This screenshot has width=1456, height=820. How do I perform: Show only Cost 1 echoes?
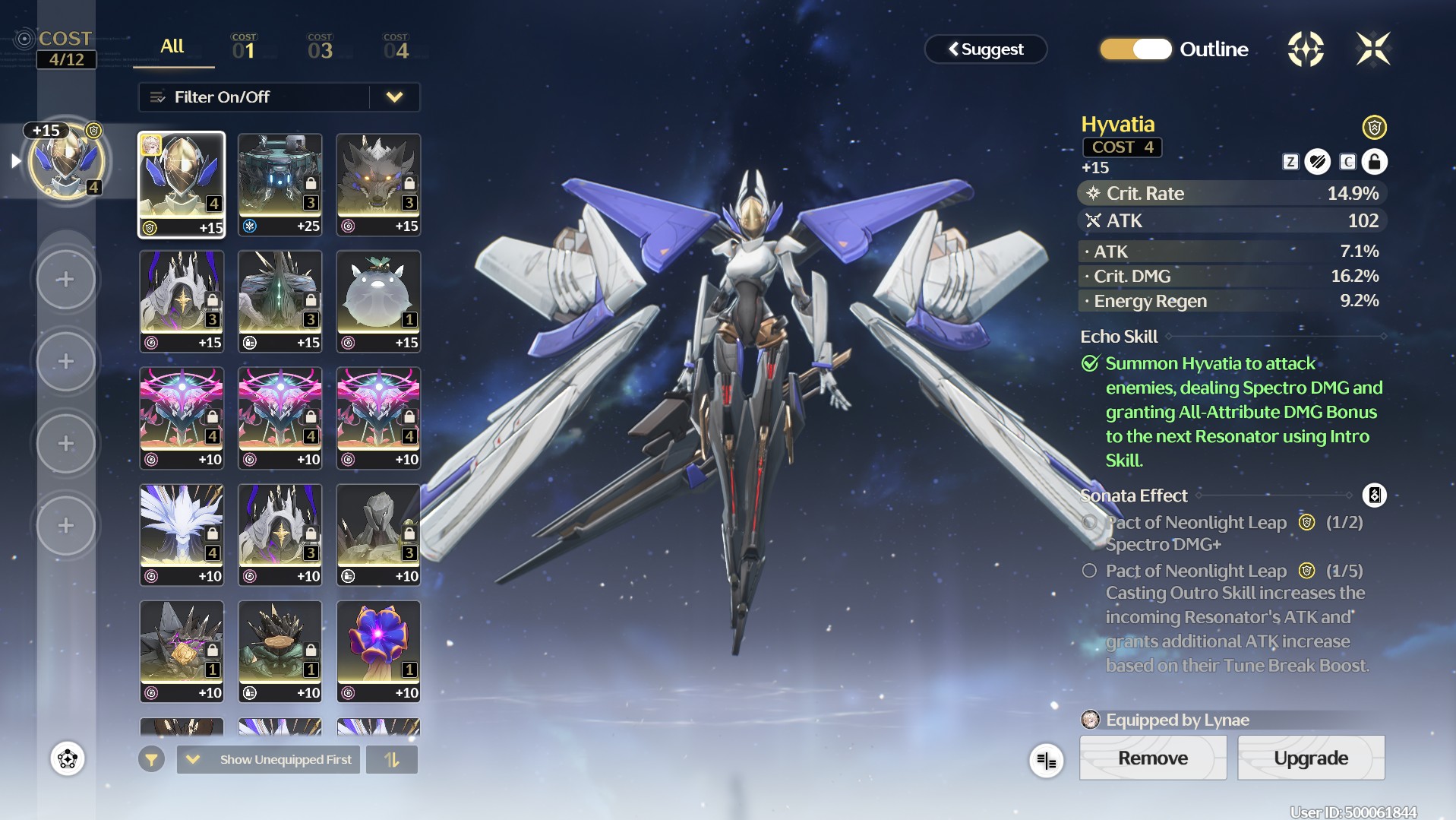click(x=244, y=47)
